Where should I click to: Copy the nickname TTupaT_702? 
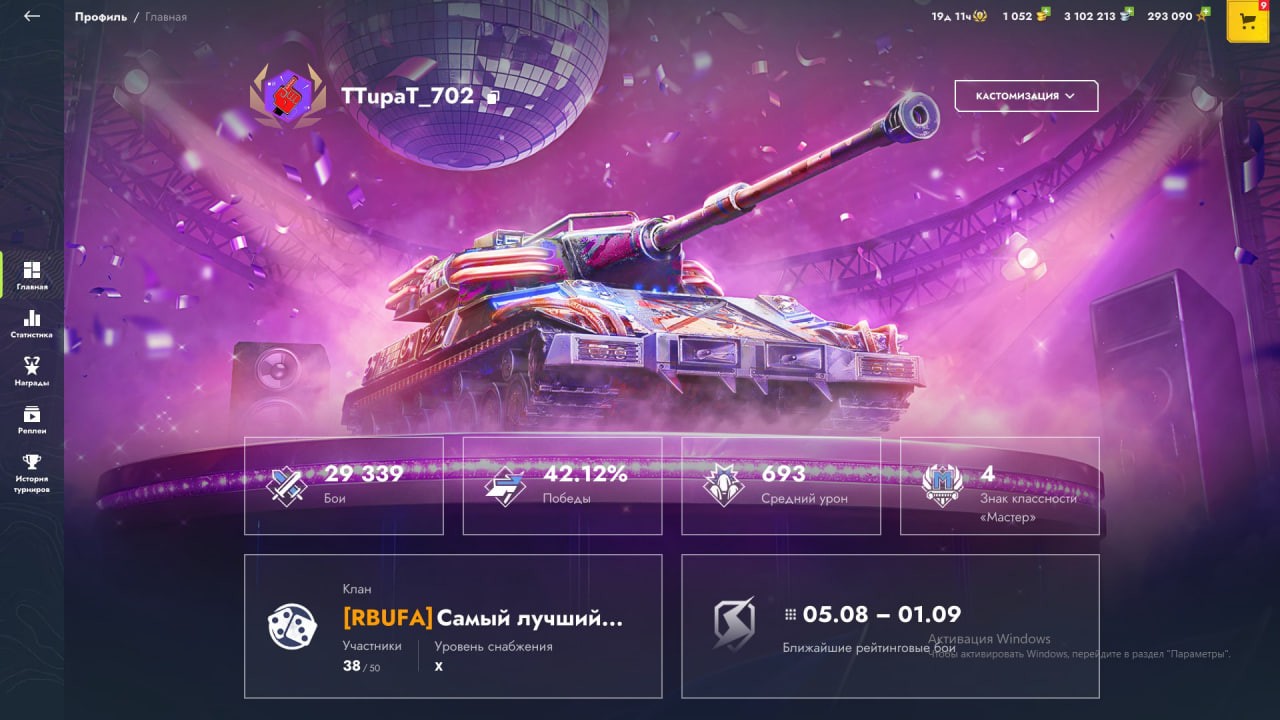click(x=492, y=97)
